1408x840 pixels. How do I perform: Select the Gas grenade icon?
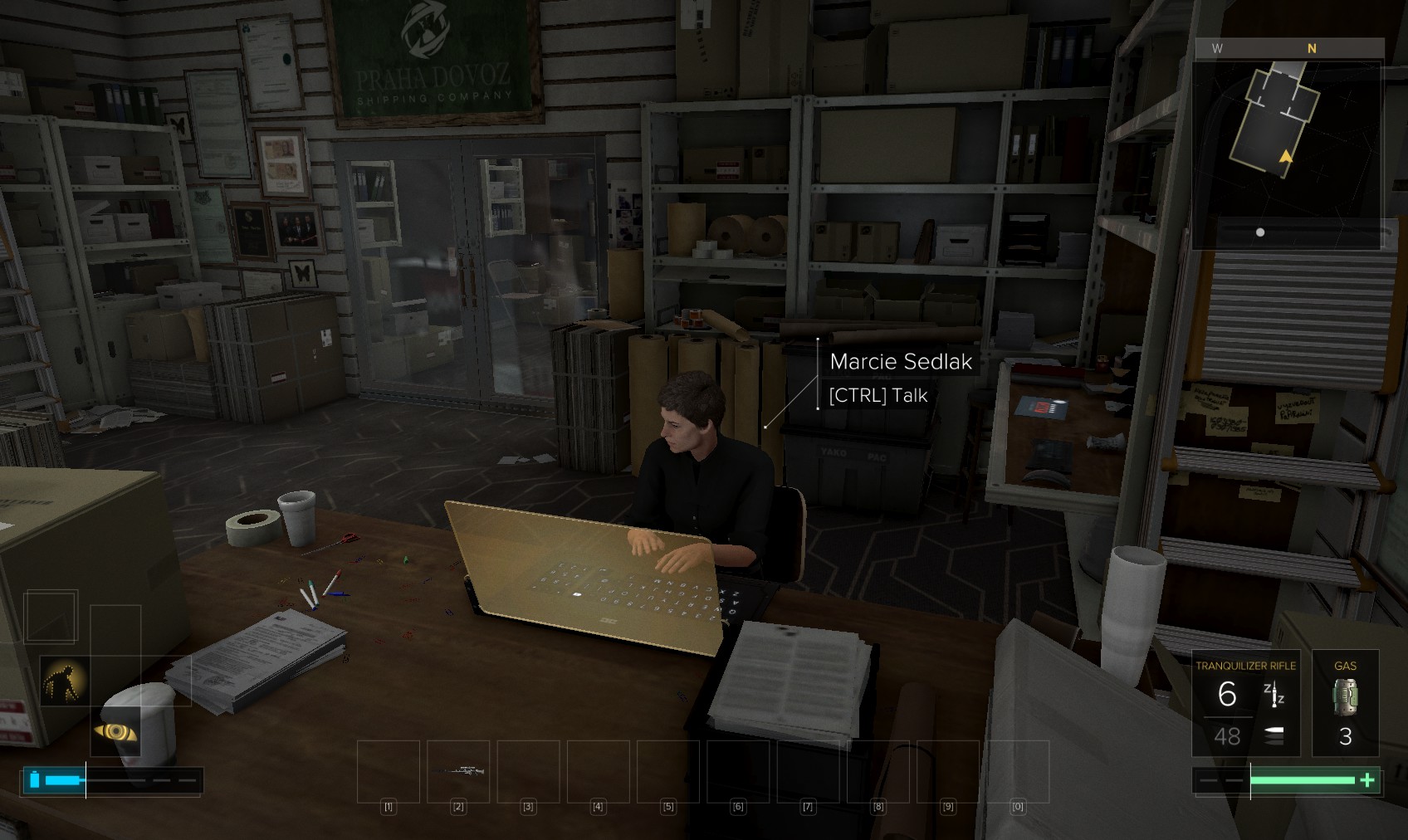[x=1345, y=697]
